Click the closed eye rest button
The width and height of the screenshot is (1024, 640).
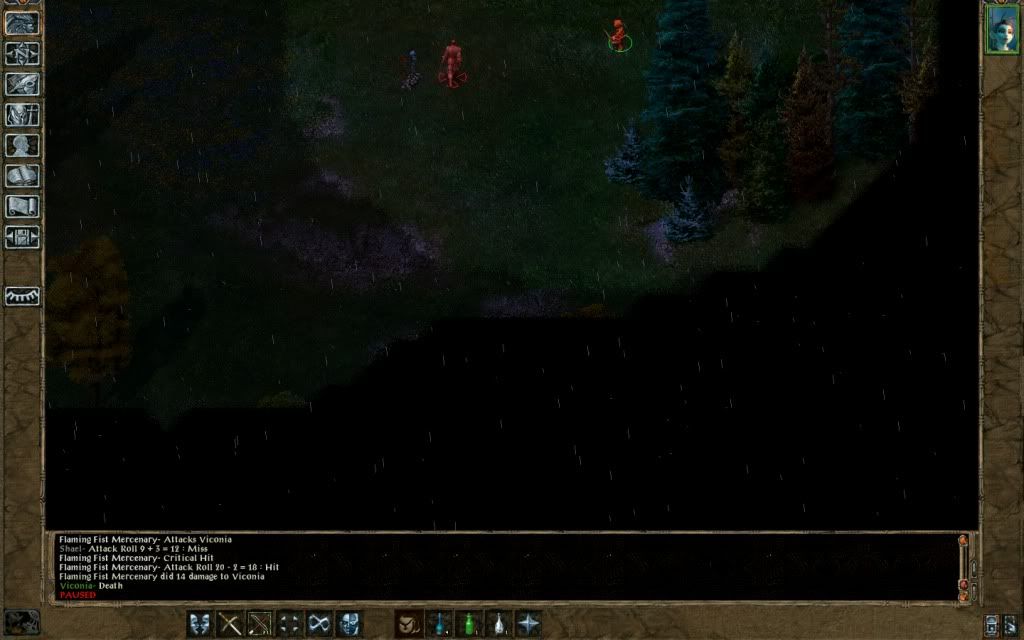22,296
